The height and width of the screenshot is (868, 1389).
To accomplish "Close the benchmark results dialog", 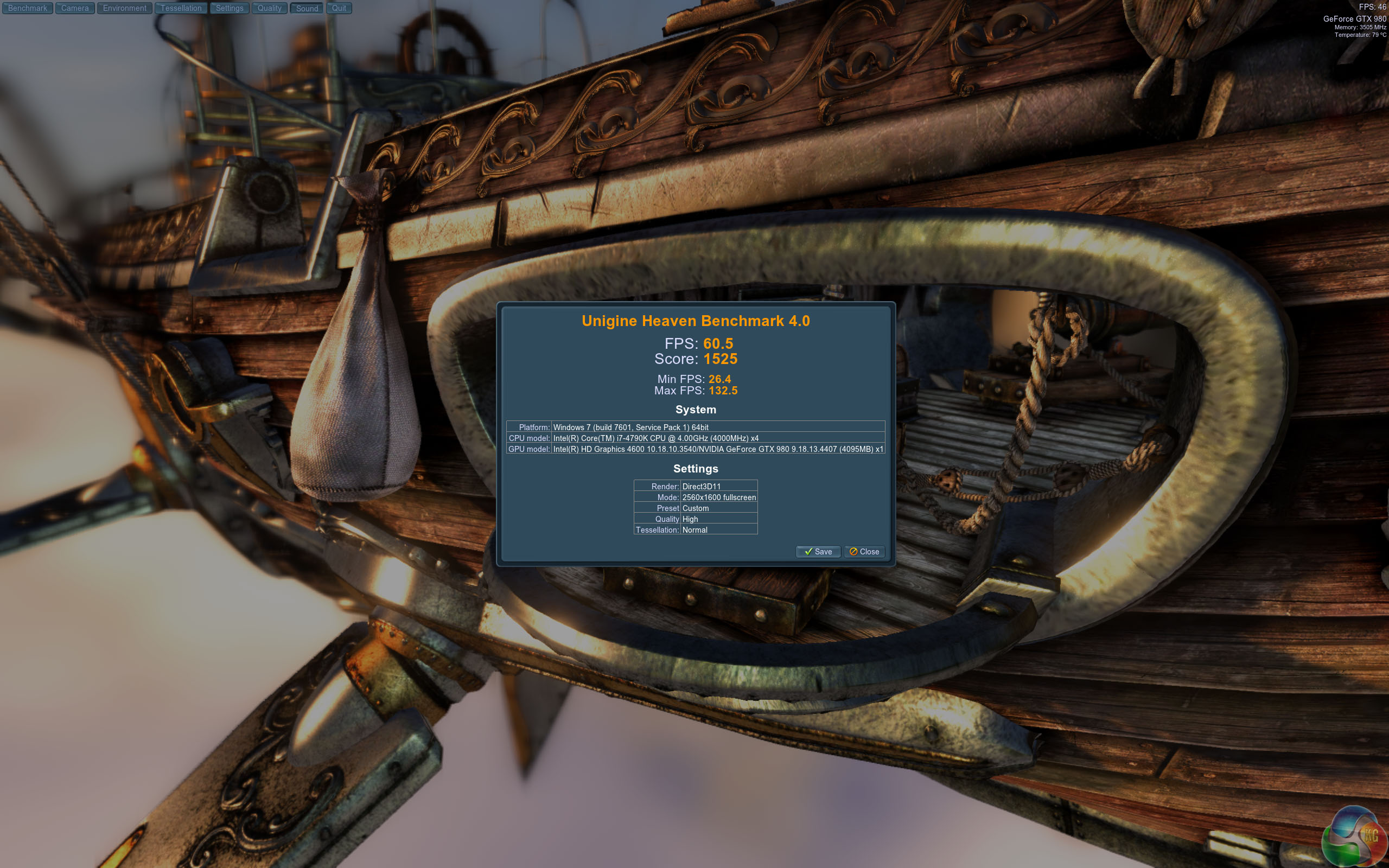I will click(x=864, y=552).
